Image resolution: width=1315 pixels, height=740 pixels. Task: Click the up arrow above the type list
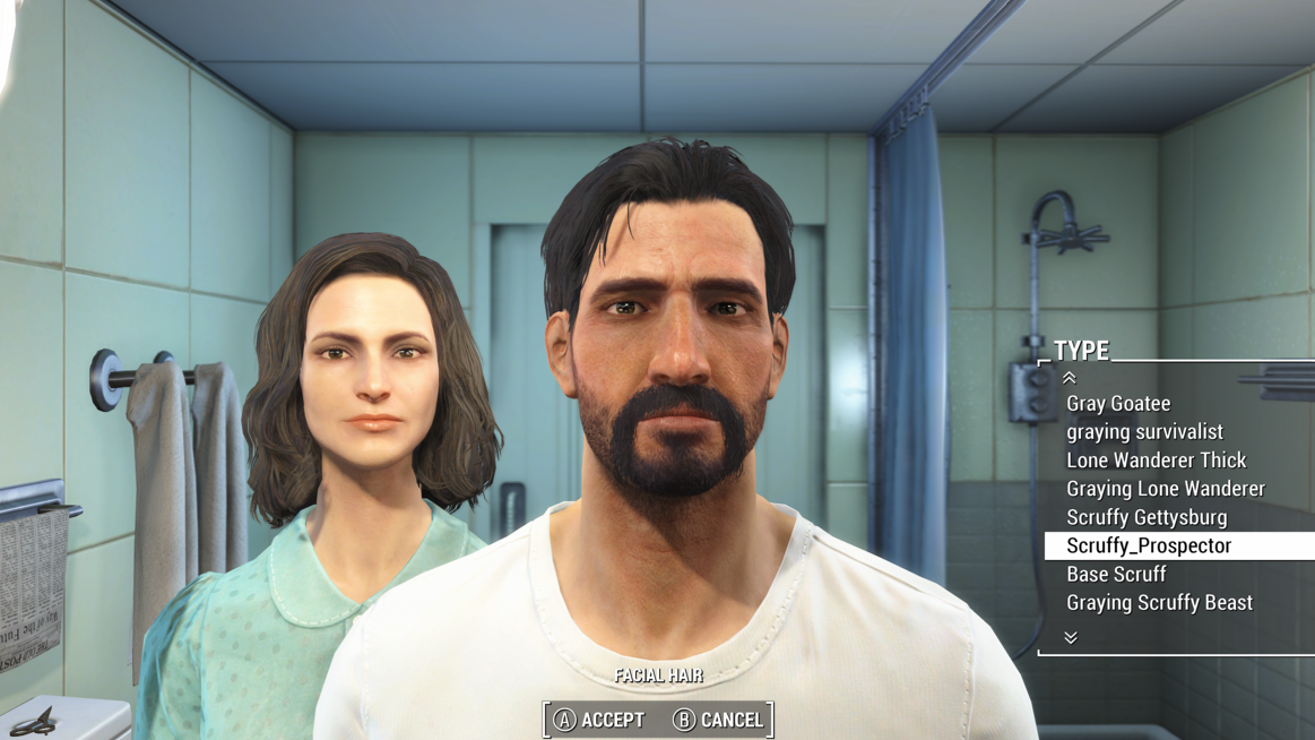pyautogui.click(x=1069, y=378)
